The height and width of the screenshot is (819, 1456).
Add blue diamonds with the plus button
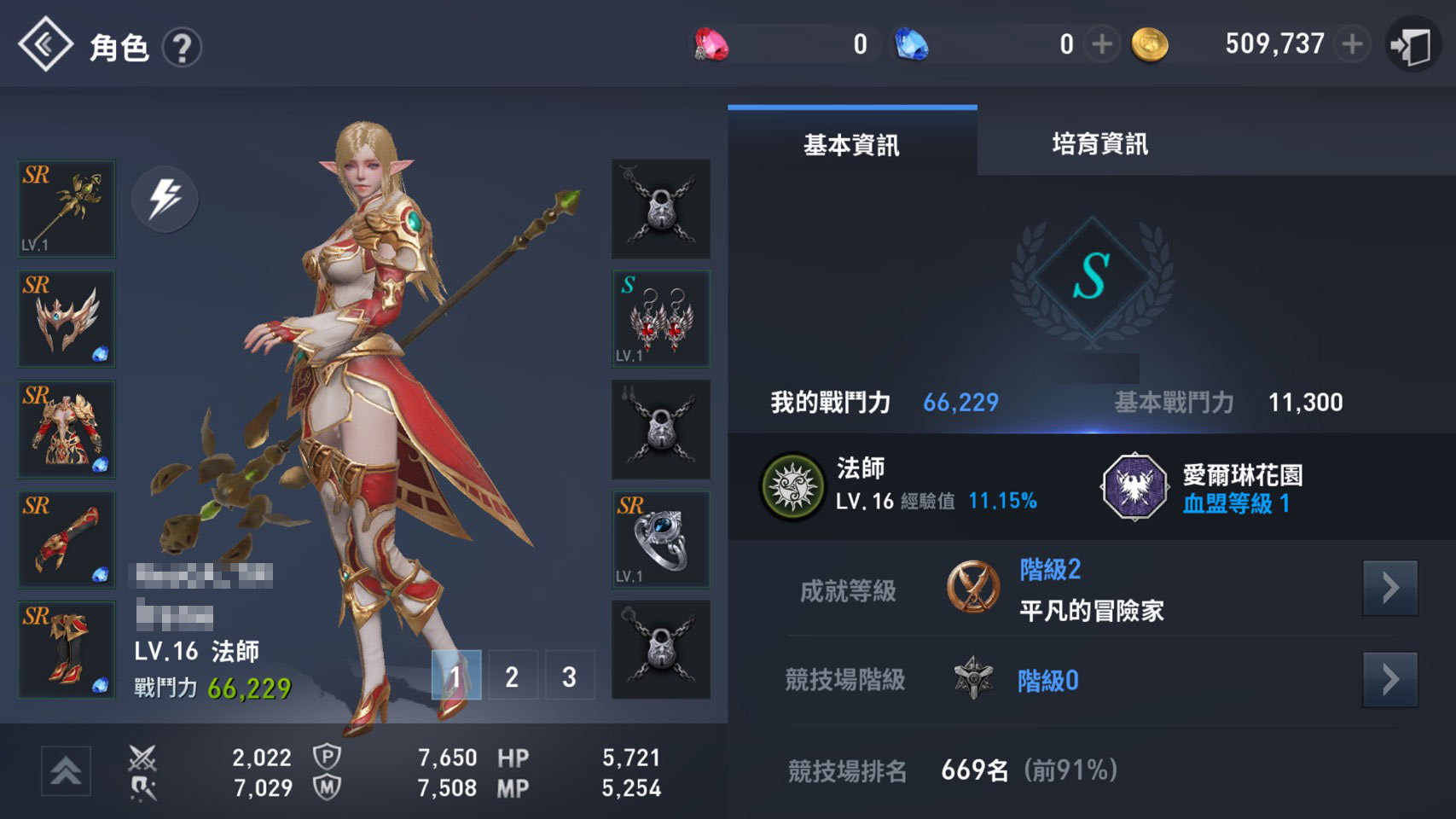(x=1101, y=44)
